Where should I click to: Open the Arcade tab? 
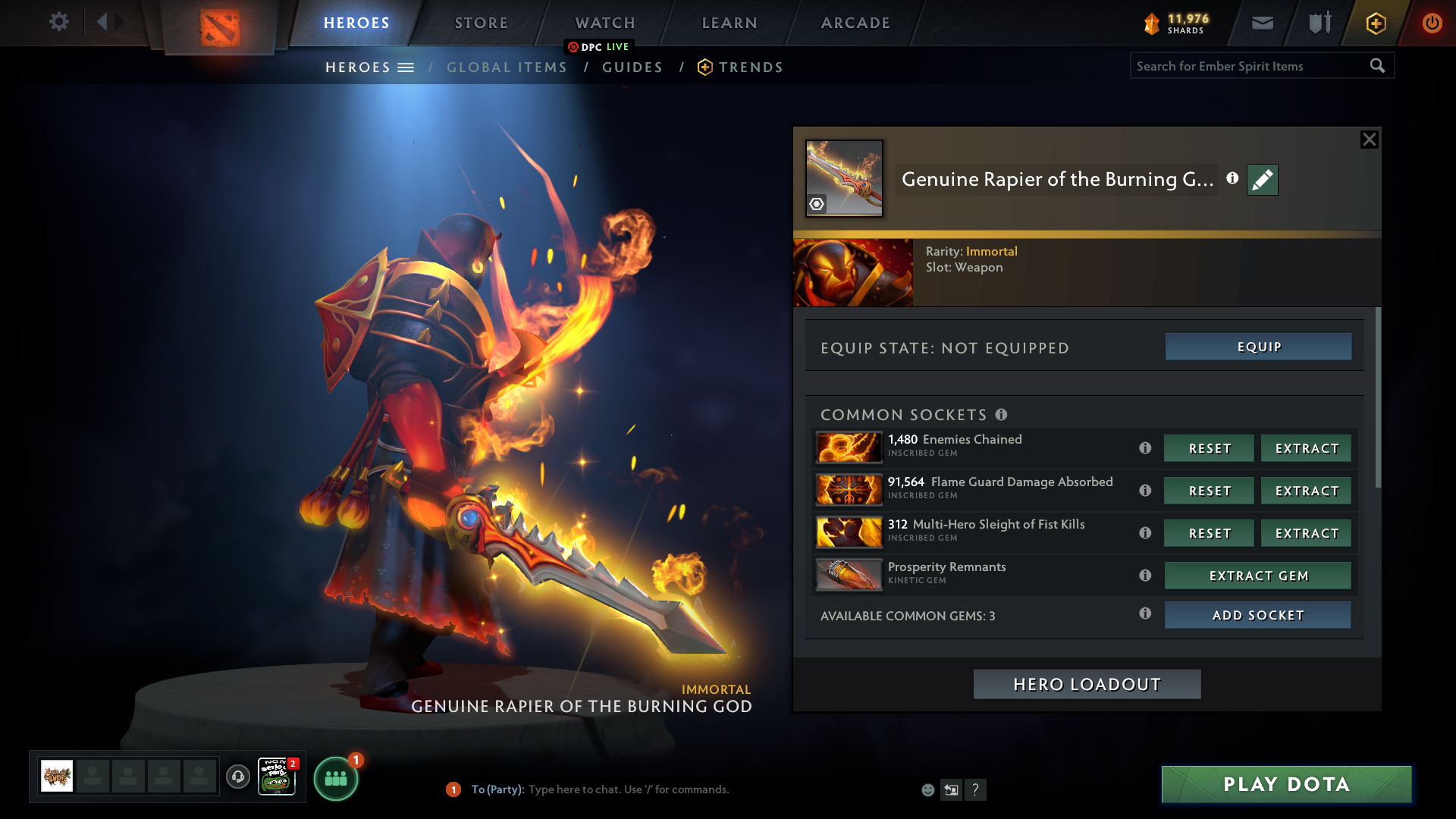click(855, 23)
